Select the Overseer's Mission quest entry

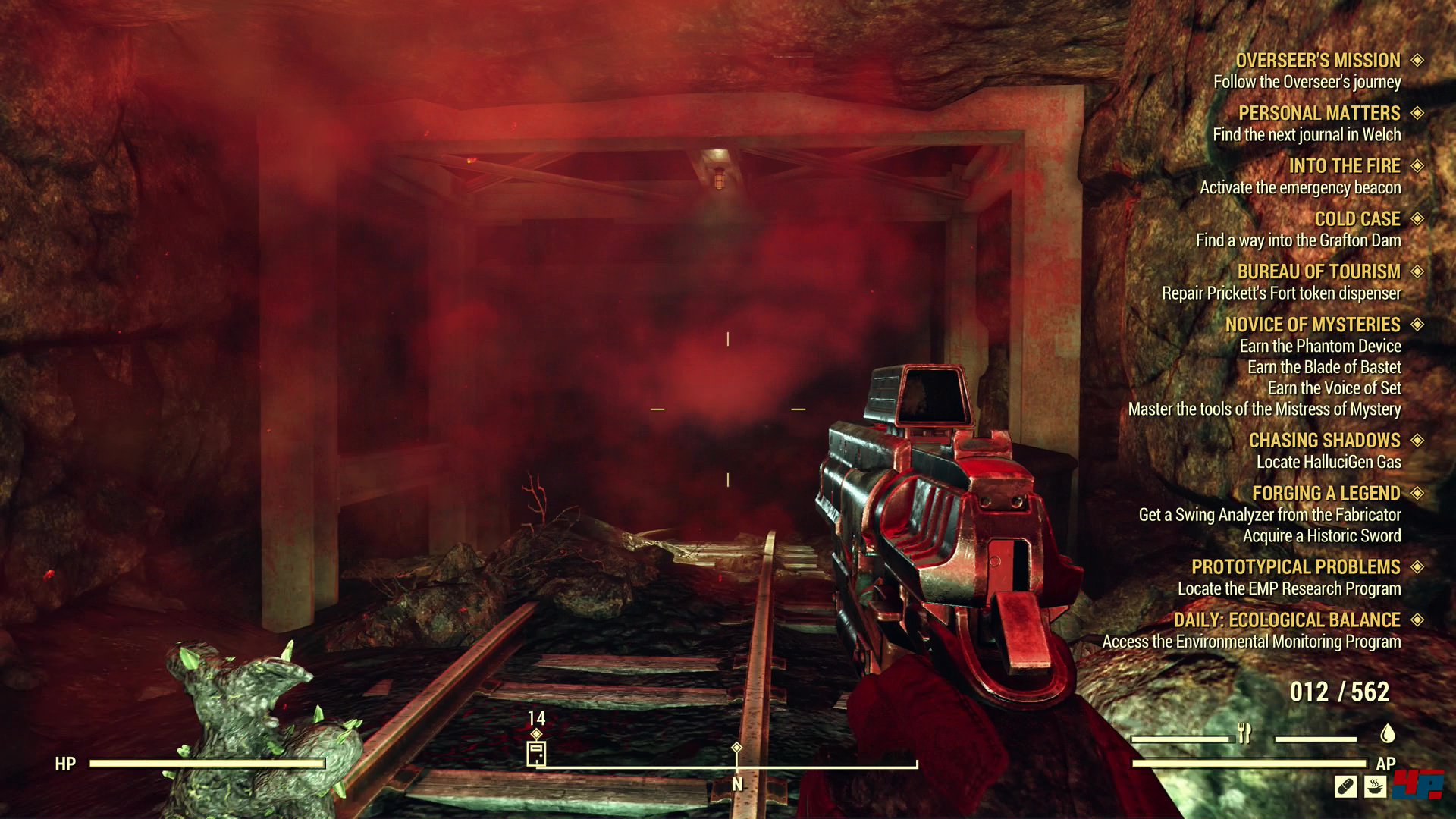[1318, 61]
